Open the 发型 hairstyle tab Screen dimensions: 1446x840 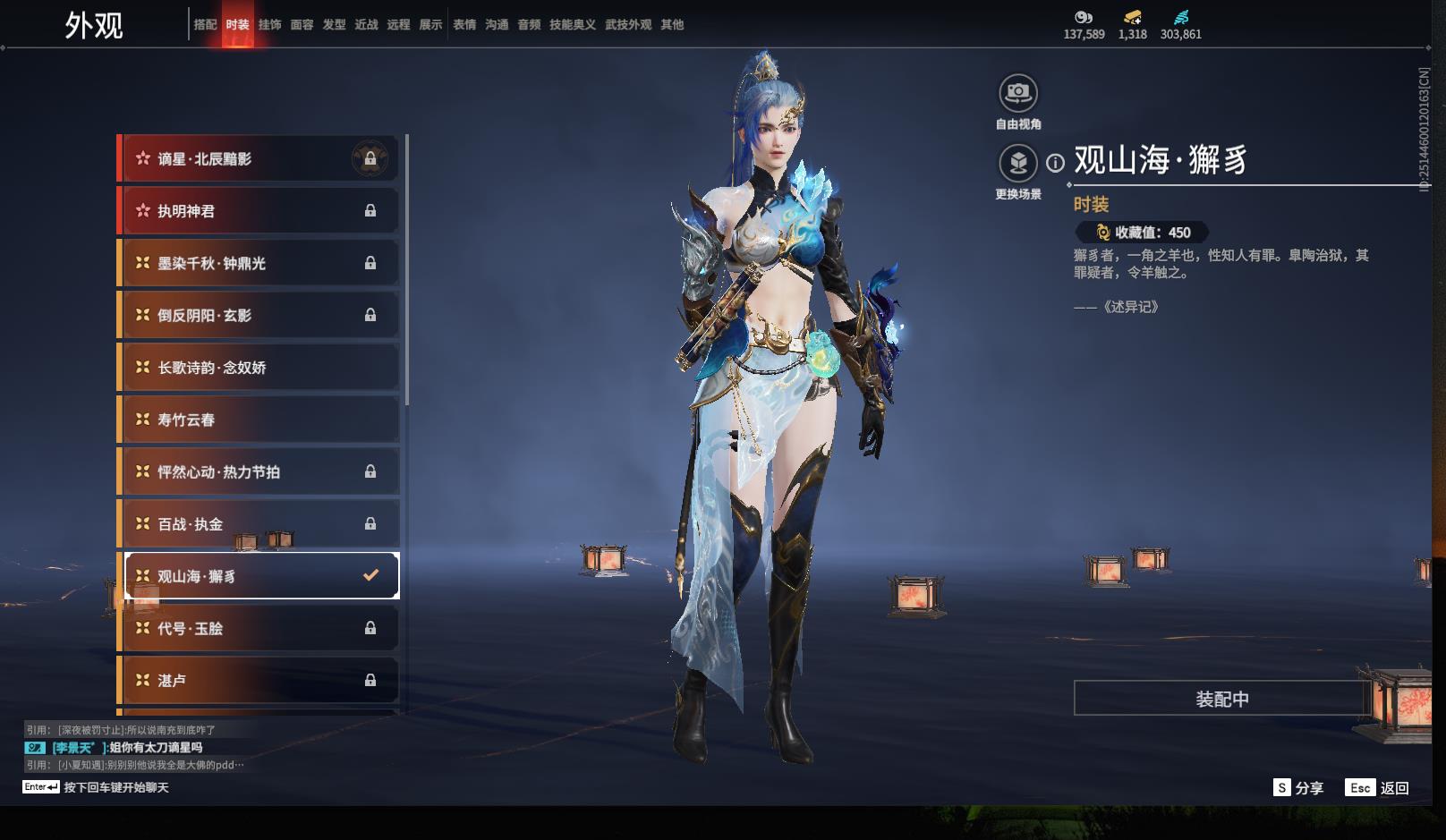334,25
